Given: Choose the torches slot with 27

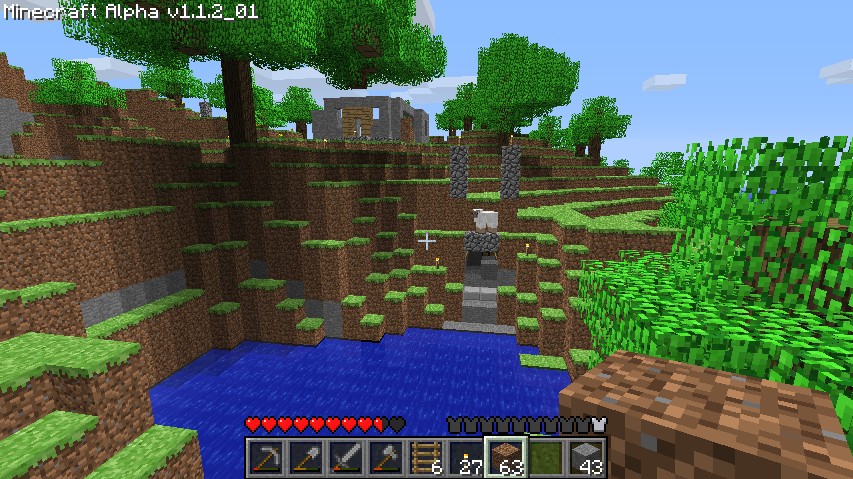Looking at the screenshot, I should (465, 458).
